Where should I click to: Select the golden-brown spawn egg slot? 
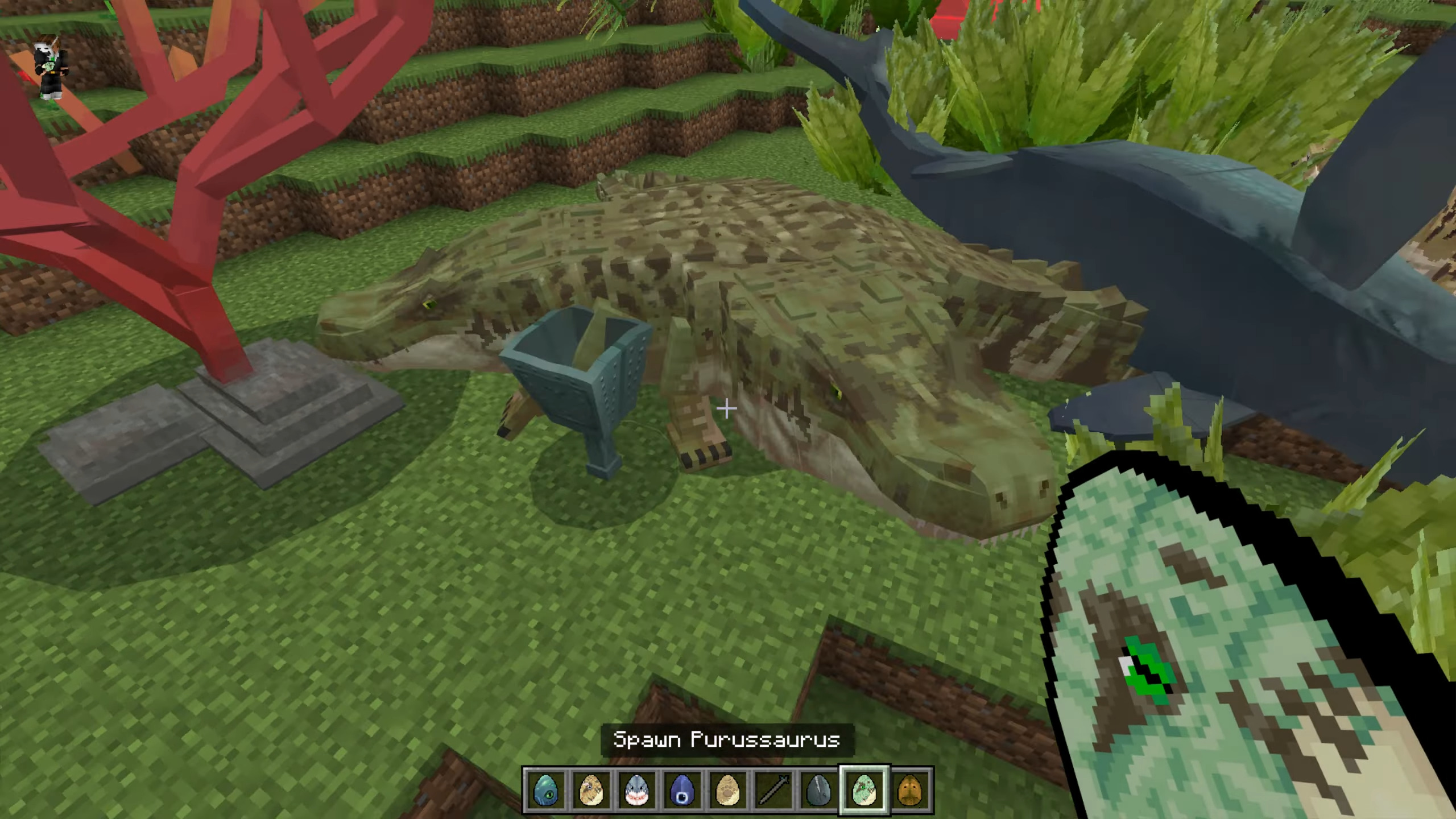tap(909, 790)
